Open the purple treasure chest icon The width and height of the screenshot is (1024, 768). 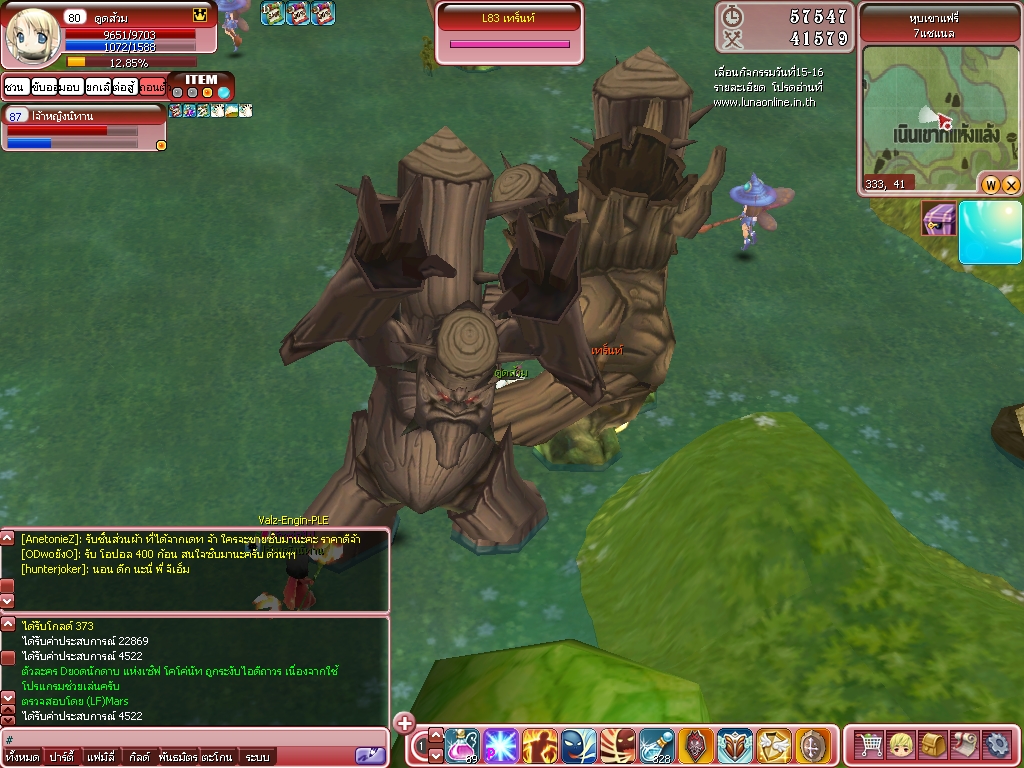click(938, 218)
